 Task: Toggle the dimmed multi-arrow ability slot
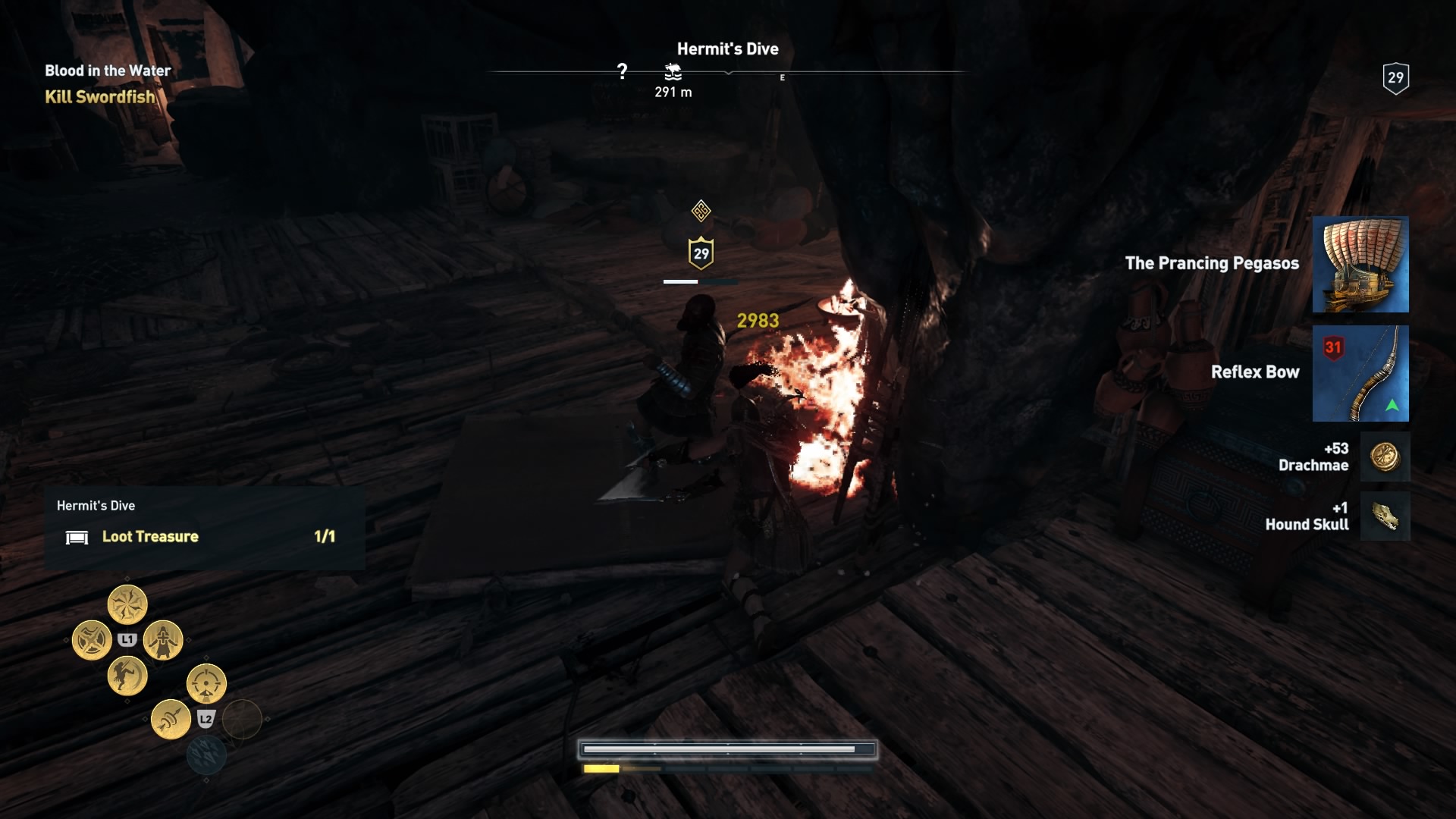[x=208, y=755]
